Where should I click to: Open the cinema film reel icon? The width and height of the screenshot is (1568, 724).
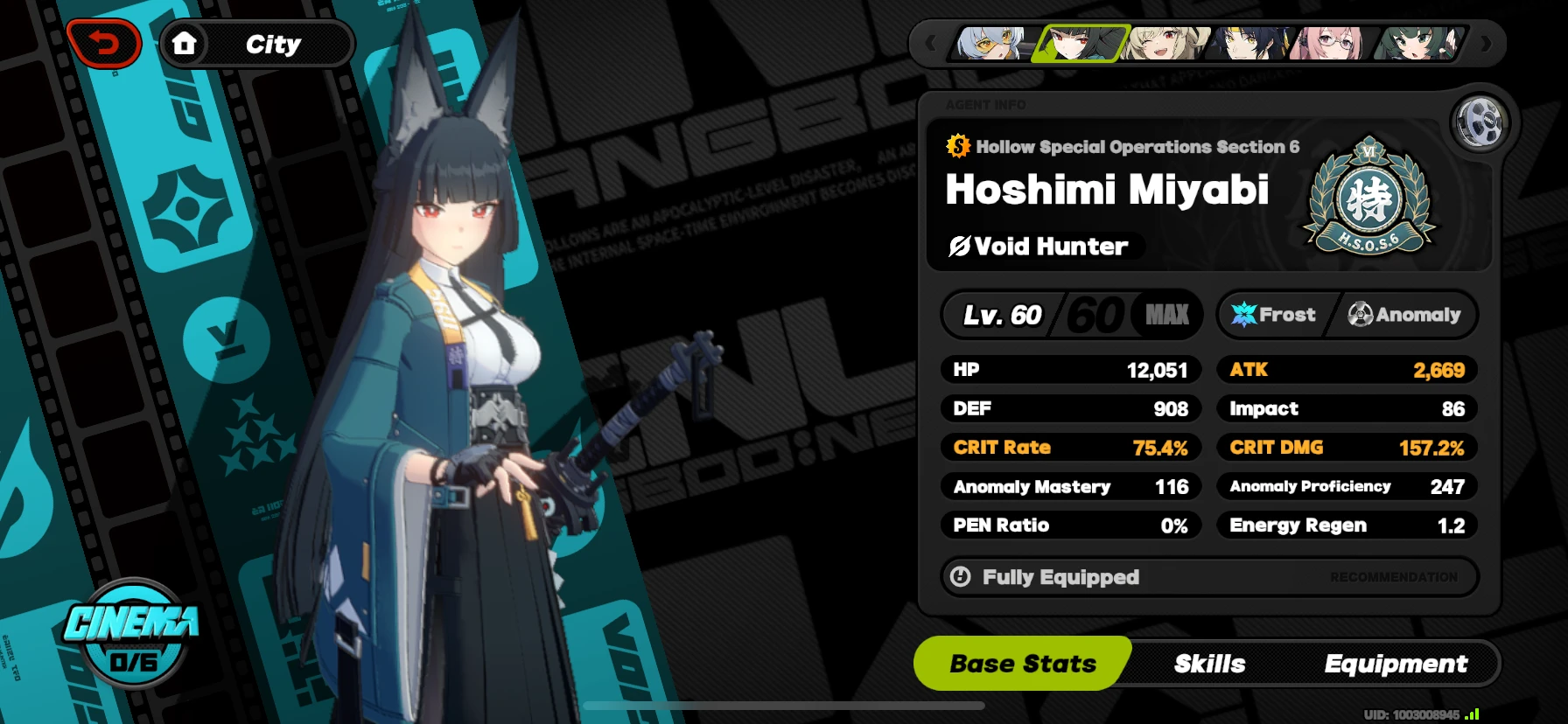[1480, 122]
